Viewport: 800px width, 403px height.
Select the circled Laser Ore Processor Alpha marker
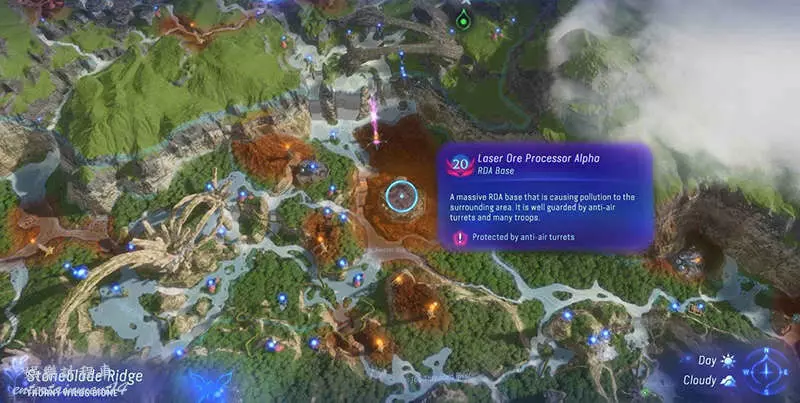pyautogui.click(x=401, y=196)
